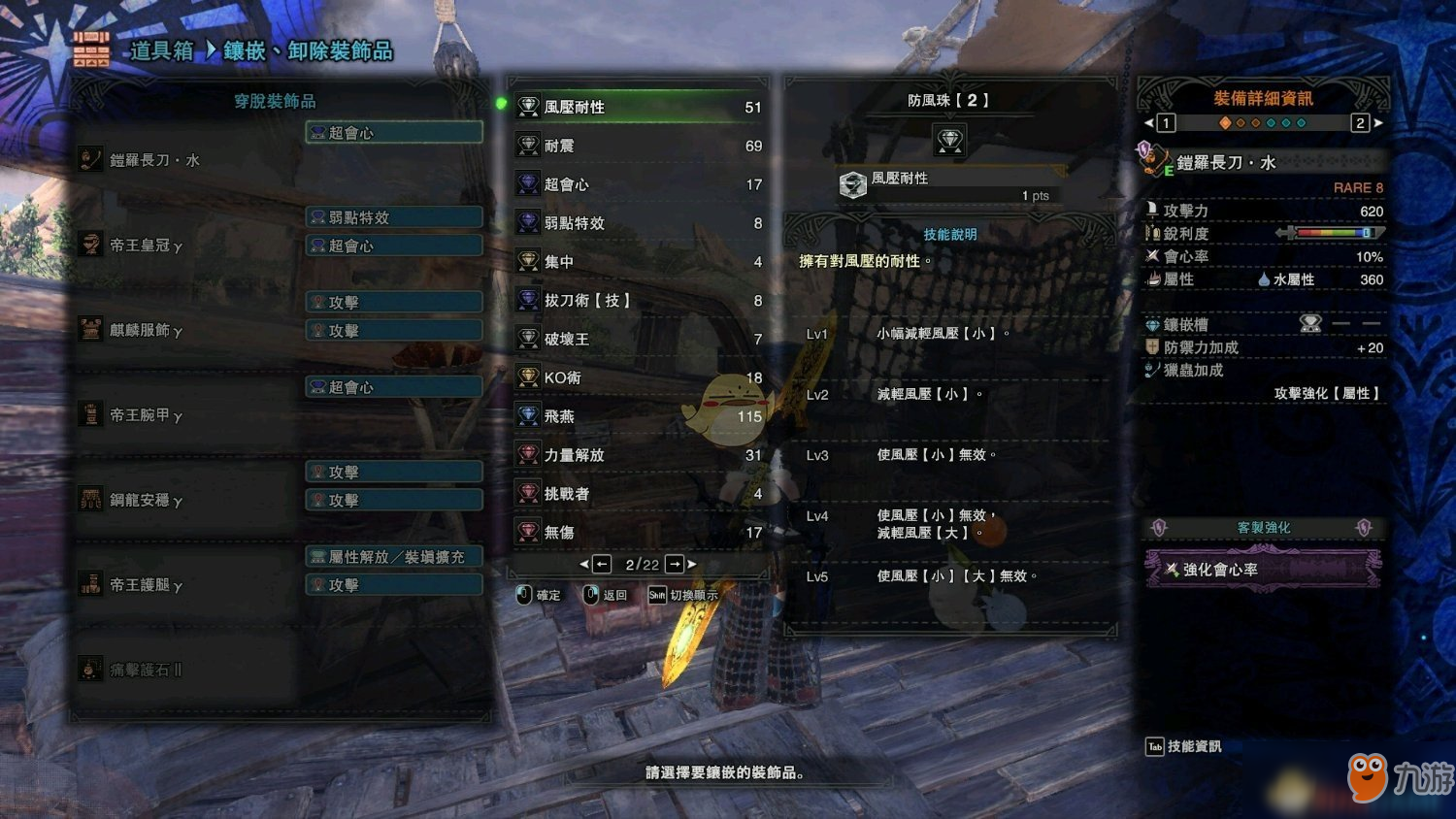Select the 弱點特效 decoration in the list
This screenshot has height=819, width=1456.
(639, 223)
